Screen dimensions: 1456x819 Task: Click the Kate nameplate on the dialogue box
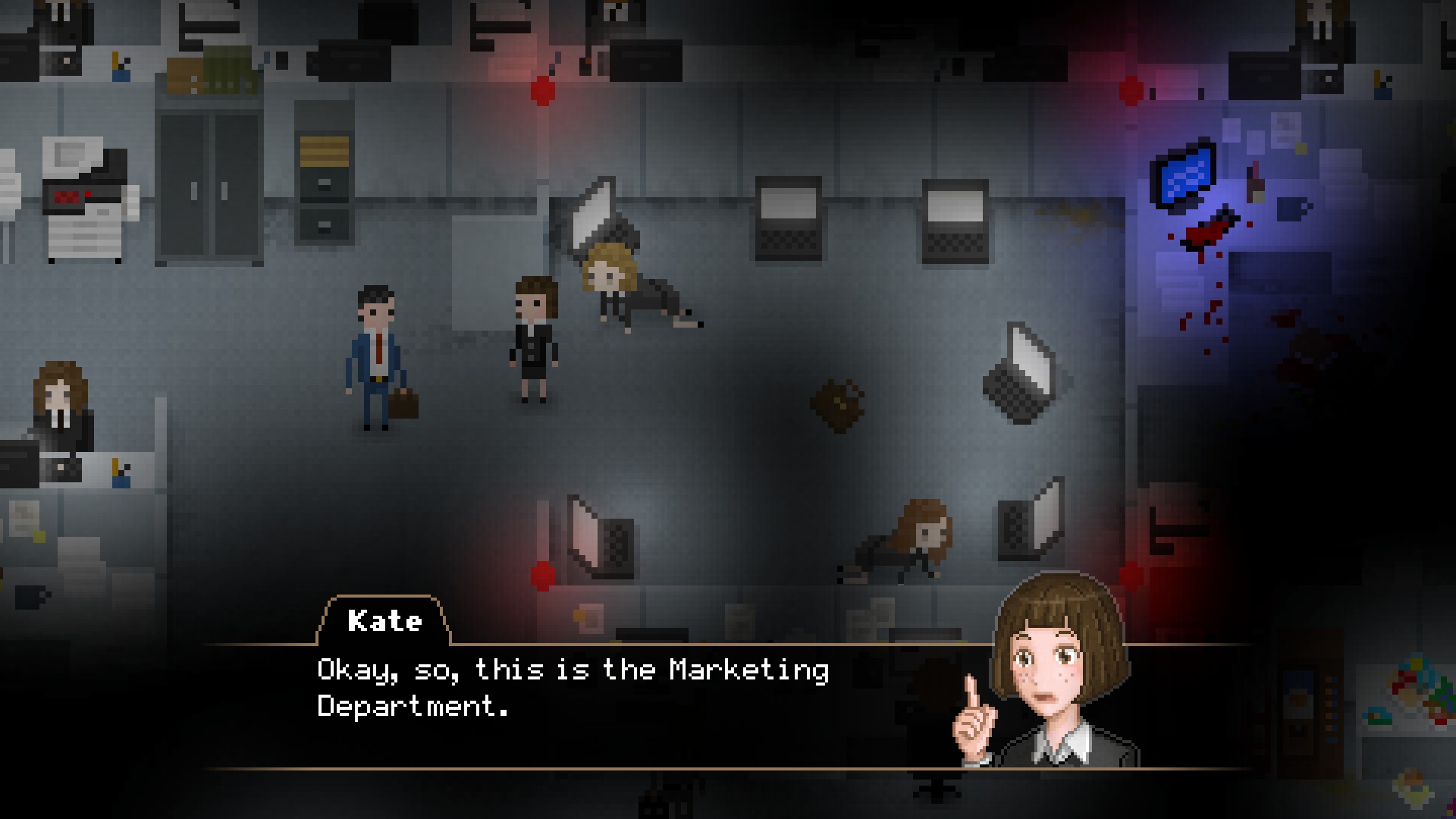(x=385, y=622)
